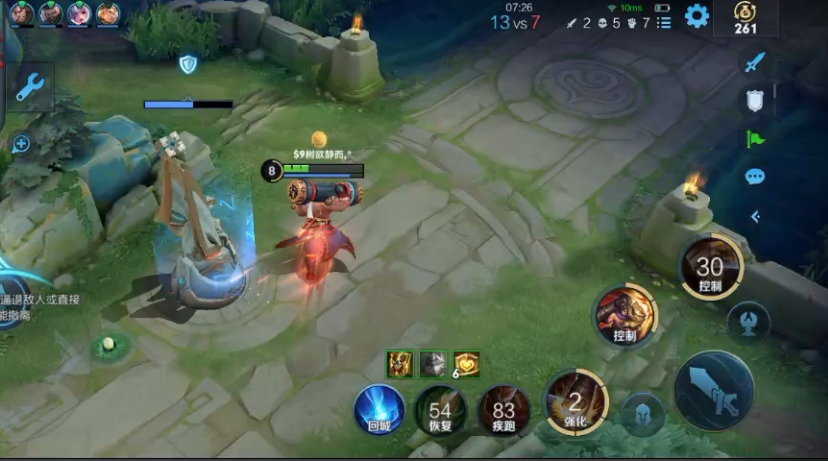Open the gold shop showing 261
Screen dimensions: 828x461
[x=745, y=17]
